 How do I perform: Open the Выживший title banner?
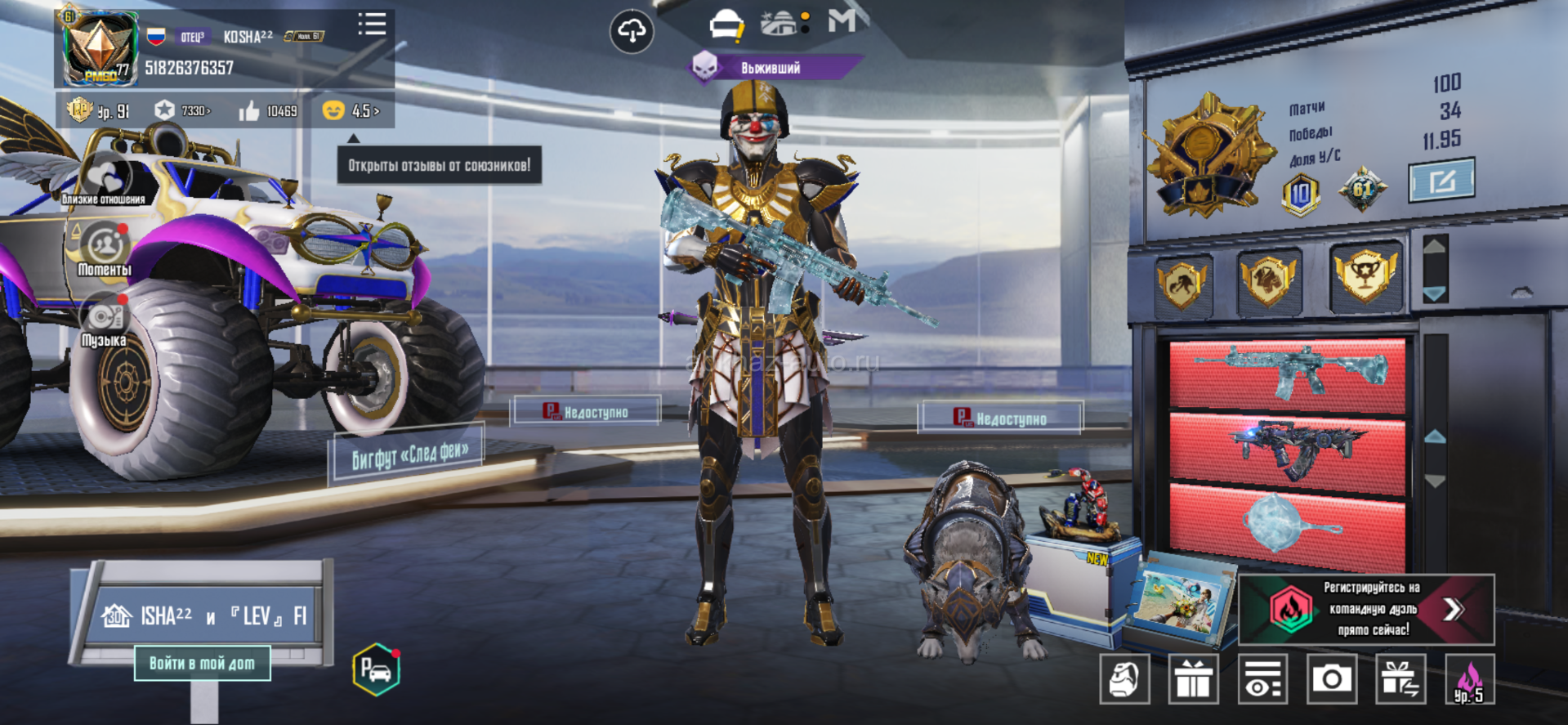click(x=771, y=68)
